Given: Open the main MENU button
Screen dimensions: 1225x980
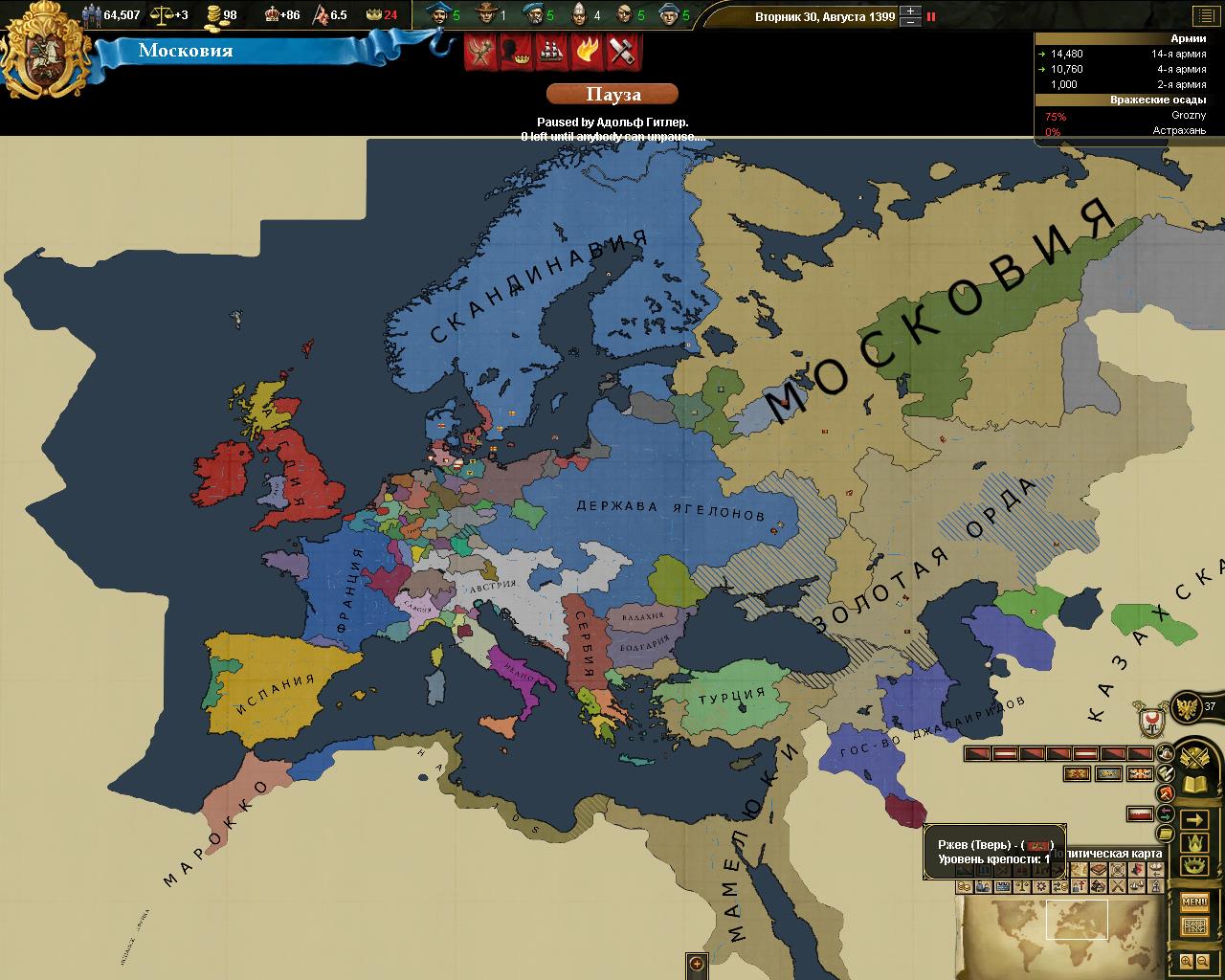Looking at the screenshot, I should click(1194, 902).
